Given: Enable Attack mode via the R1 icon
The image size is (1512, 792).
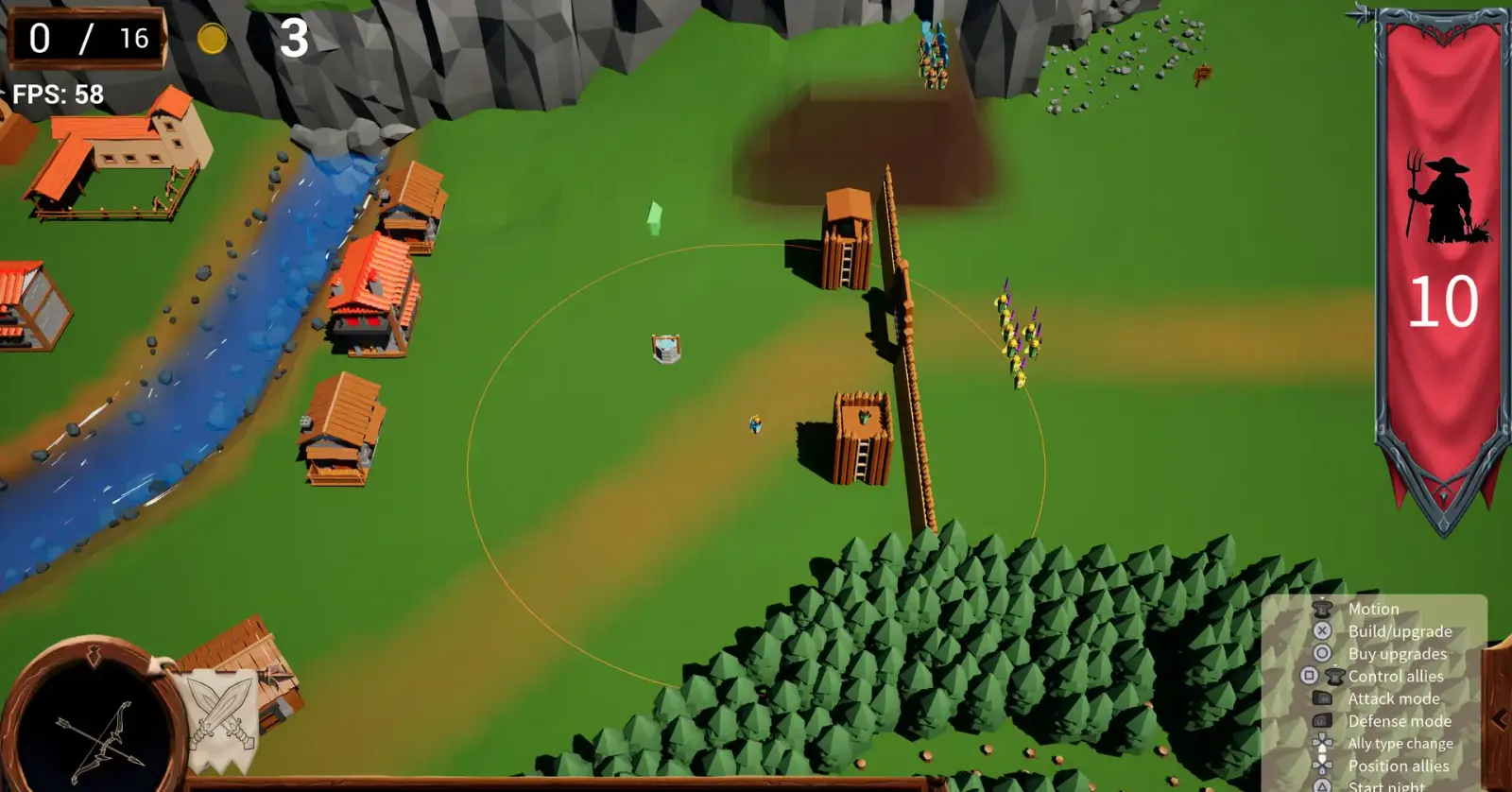Looking at the screenshot, I should coord(1320,698).
